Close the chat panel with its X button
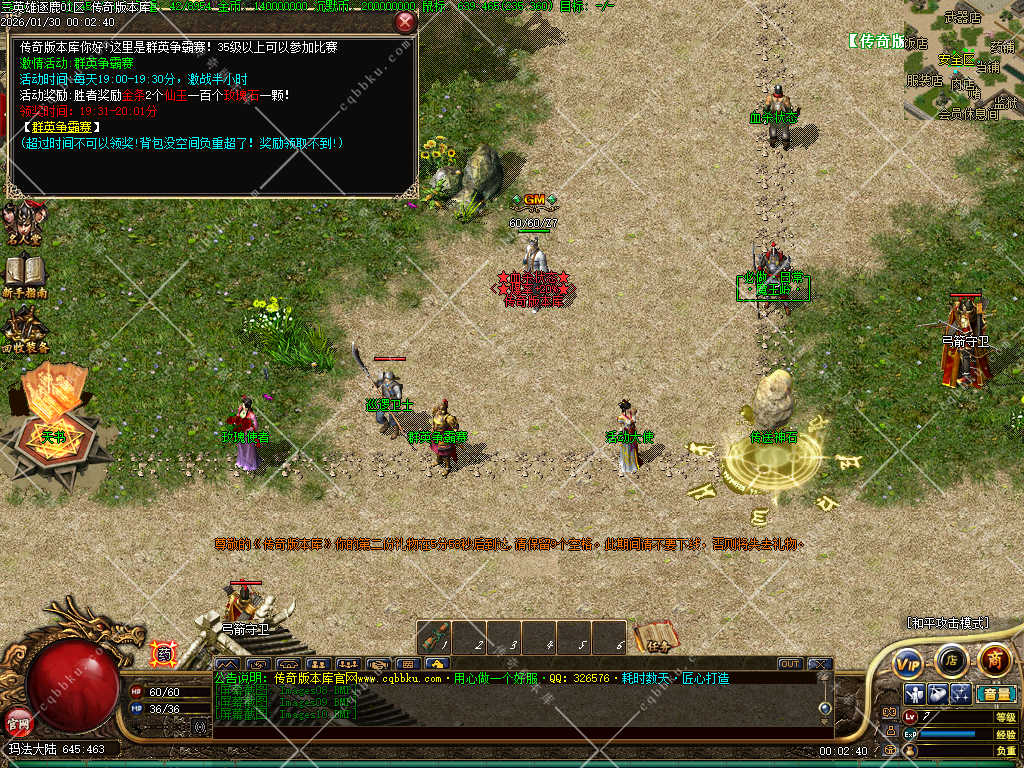1024x768 pixels. click(820, 663)
